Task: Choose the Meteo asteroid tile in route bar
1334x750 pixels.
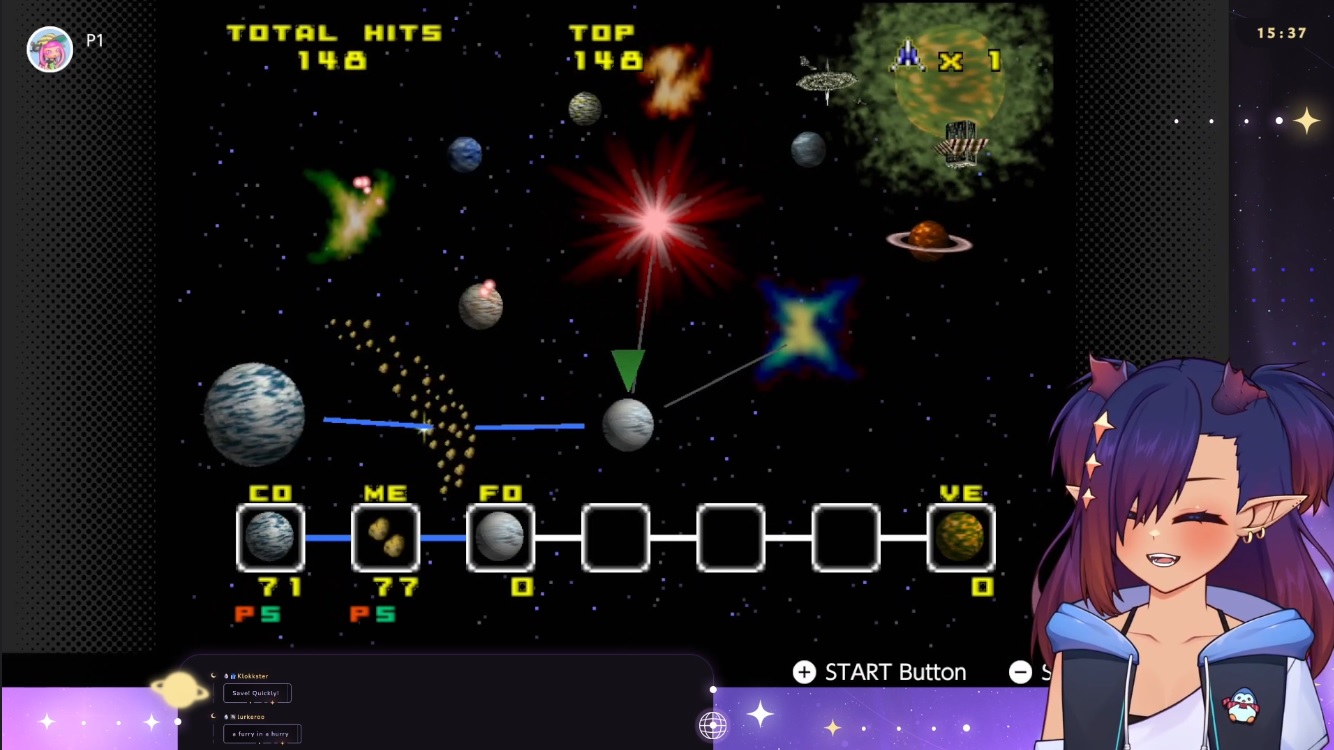Action: tap(385, 537)
